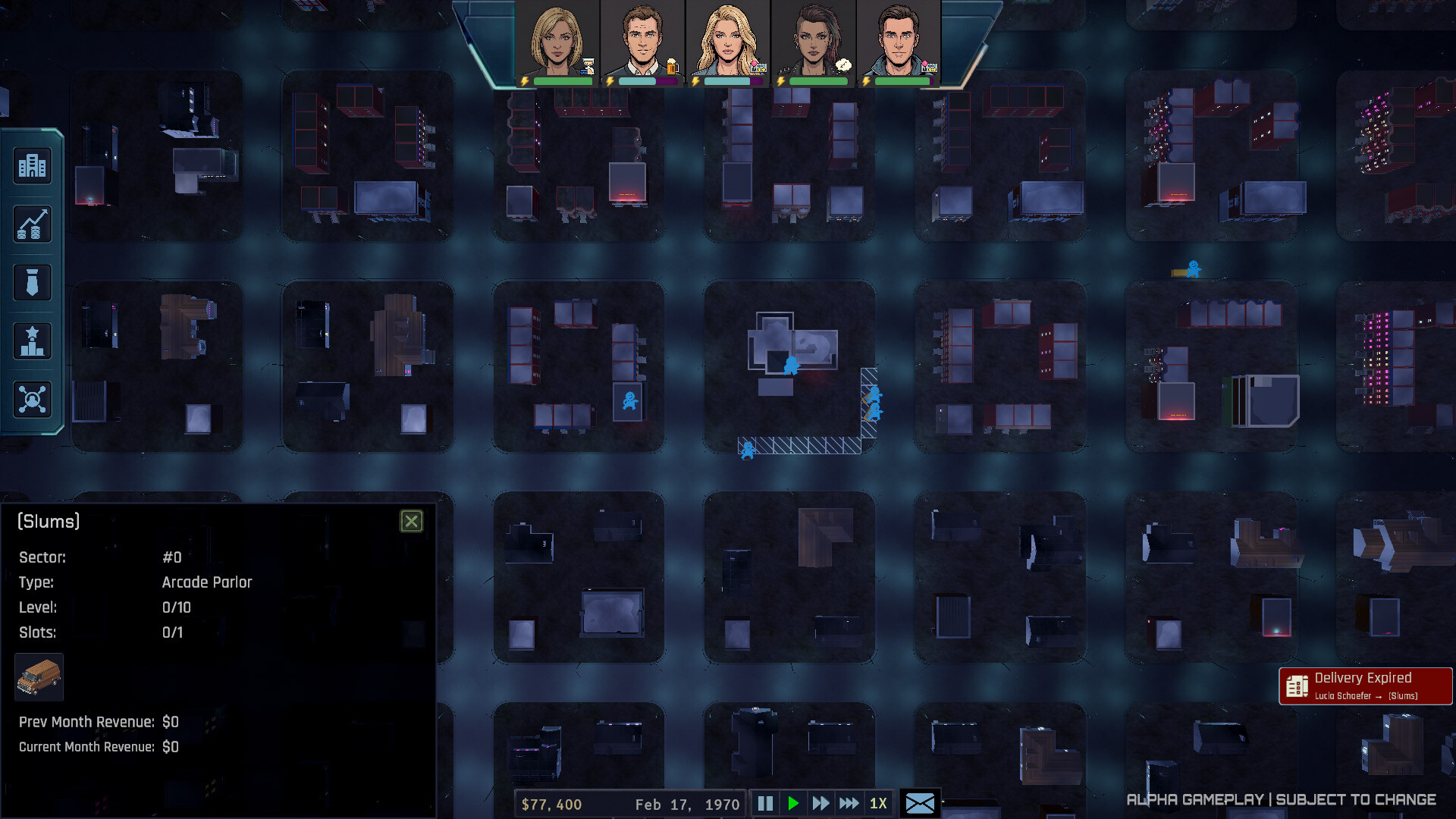The width and height of the screenshot is (1456, 819).
Task: Close the Slums information panel
Action: coord(412,521)
